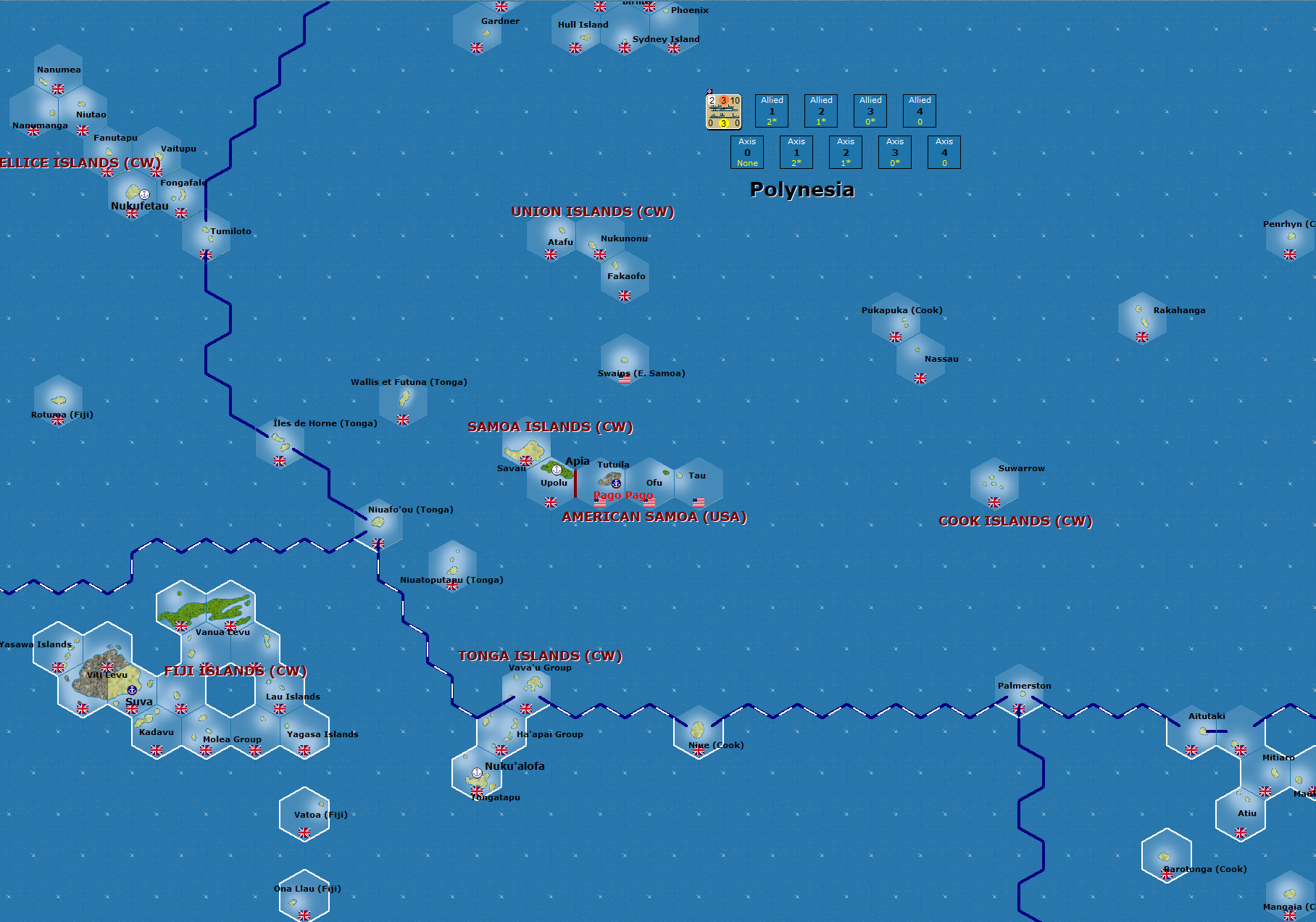Select the anchor port icon at Apia
Viewport: 1316px width, 922px height.
(x=557, y=470)
